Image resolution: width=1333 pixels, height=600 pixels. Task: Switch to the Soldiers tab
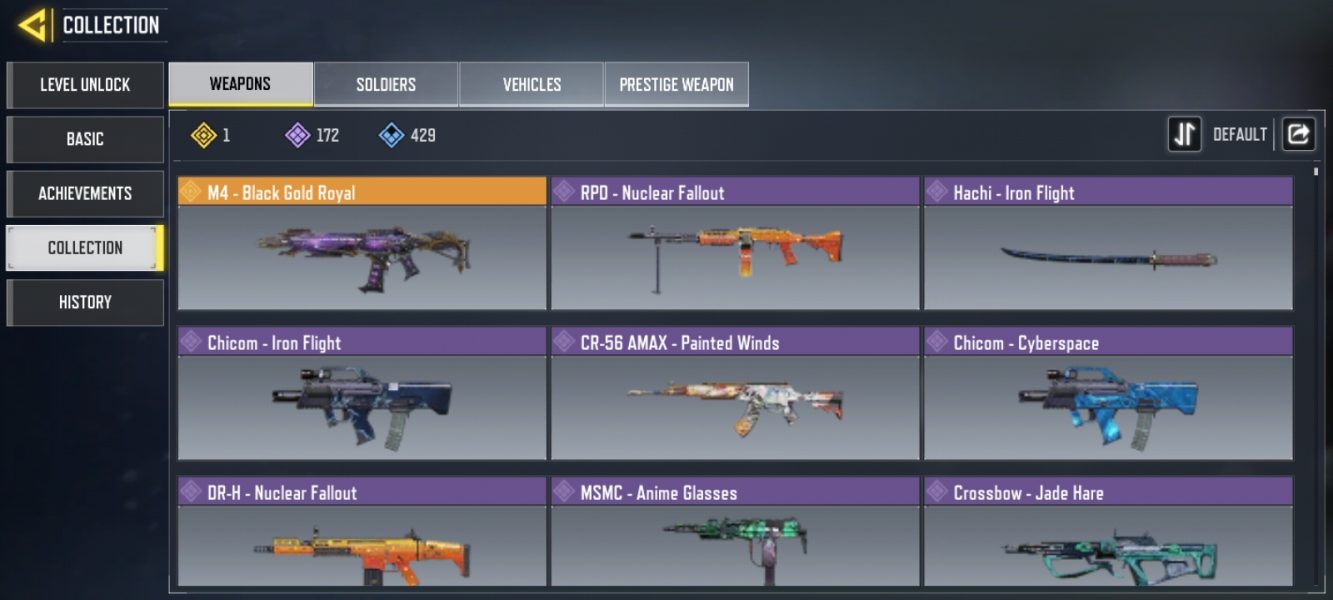[x=386, y=85]
